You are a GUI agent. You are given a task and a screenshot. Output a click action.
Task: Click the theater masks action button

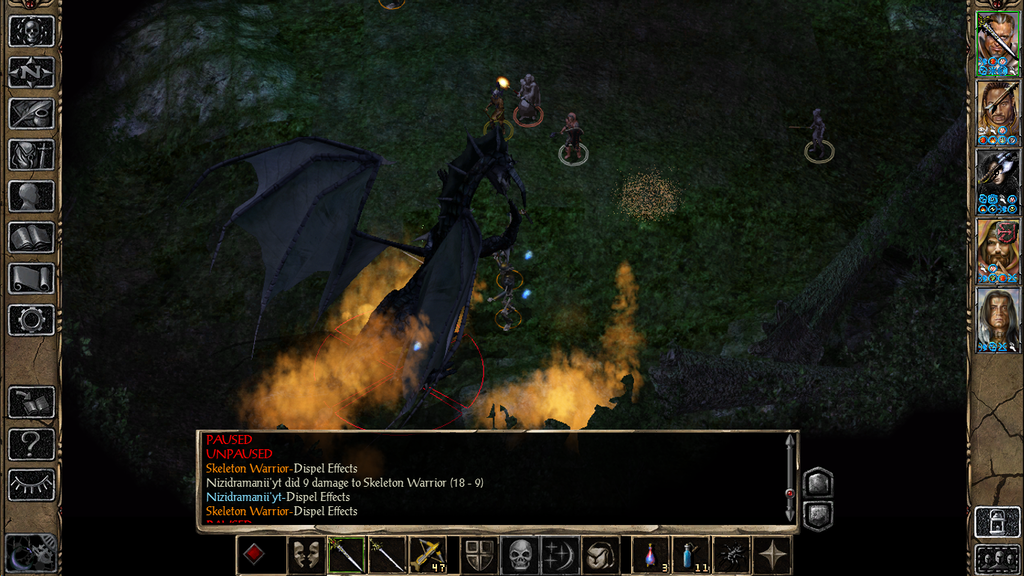coord(304,555)
